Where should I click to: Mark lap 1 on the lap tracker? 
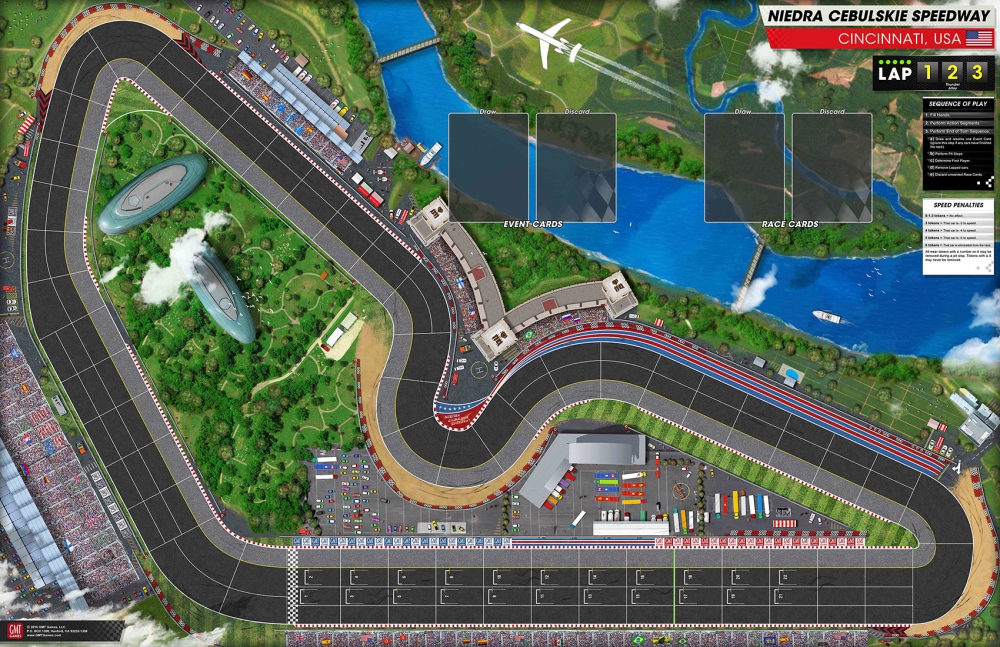point(928,72)
